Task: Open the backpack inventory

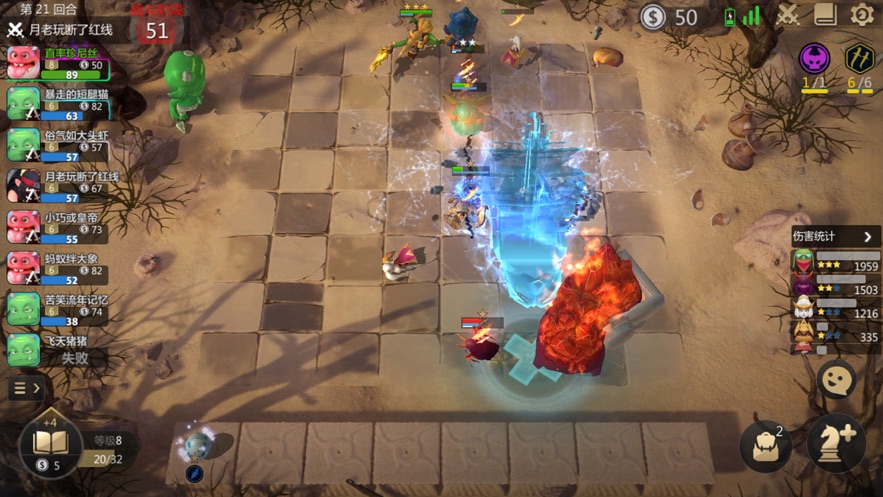Action: pyautogui.click(x=766, y=446)
